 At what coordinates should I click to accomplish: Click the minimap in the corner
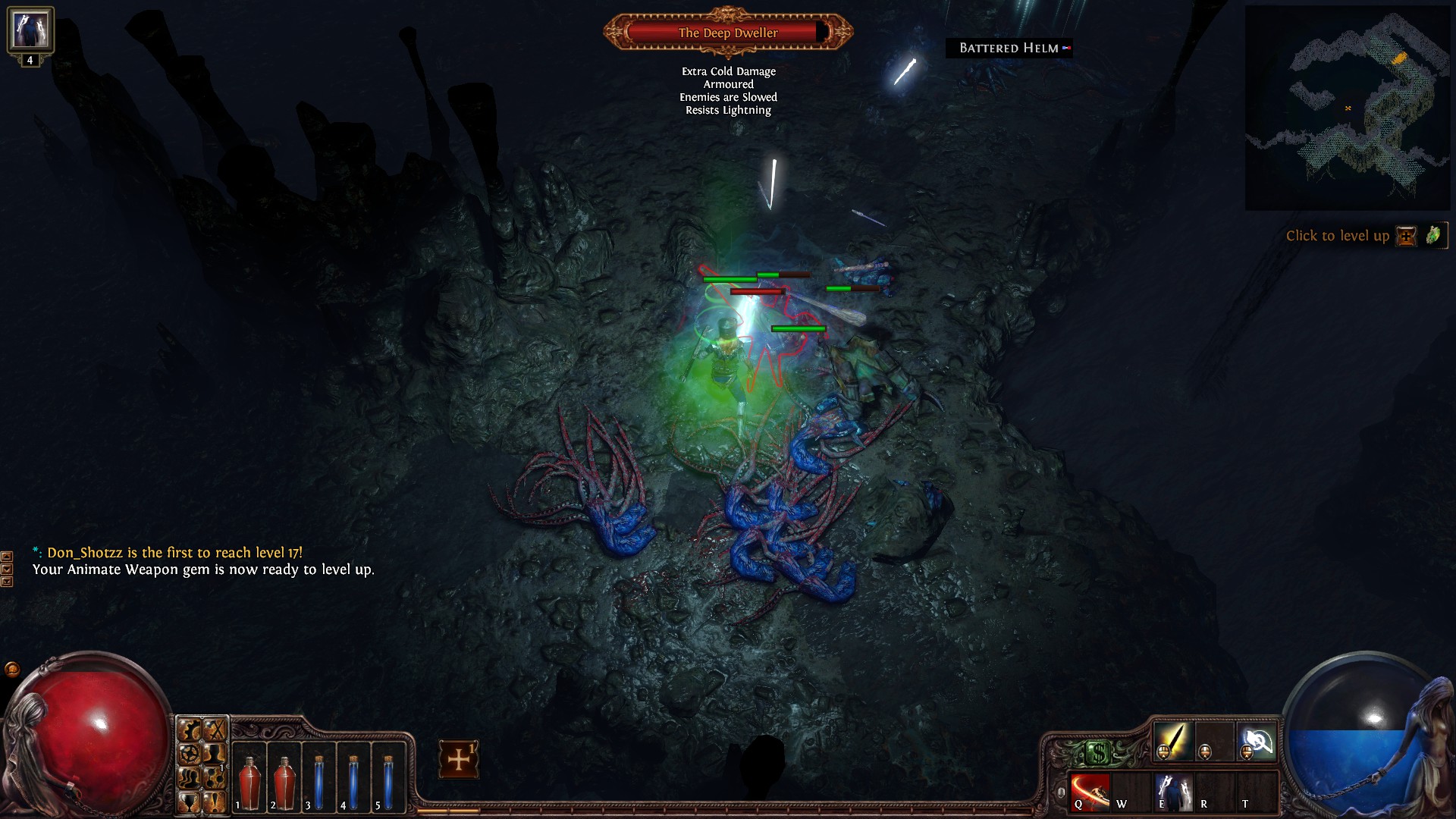pyautogui.click(x=1347, y=108)
